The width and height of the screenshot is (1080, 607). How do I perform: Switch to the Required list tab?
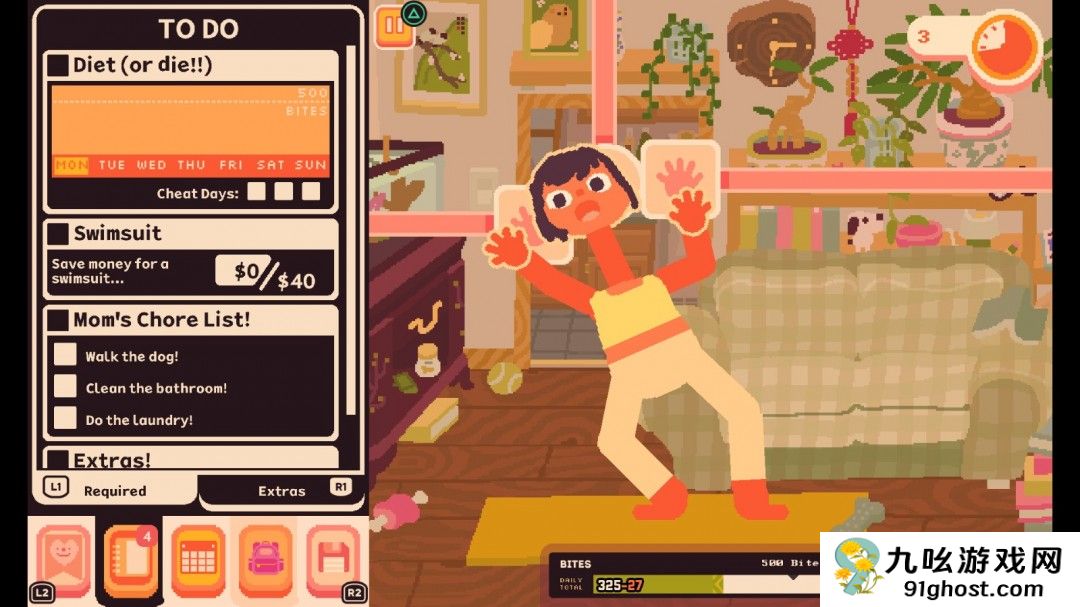pos(114,490)
